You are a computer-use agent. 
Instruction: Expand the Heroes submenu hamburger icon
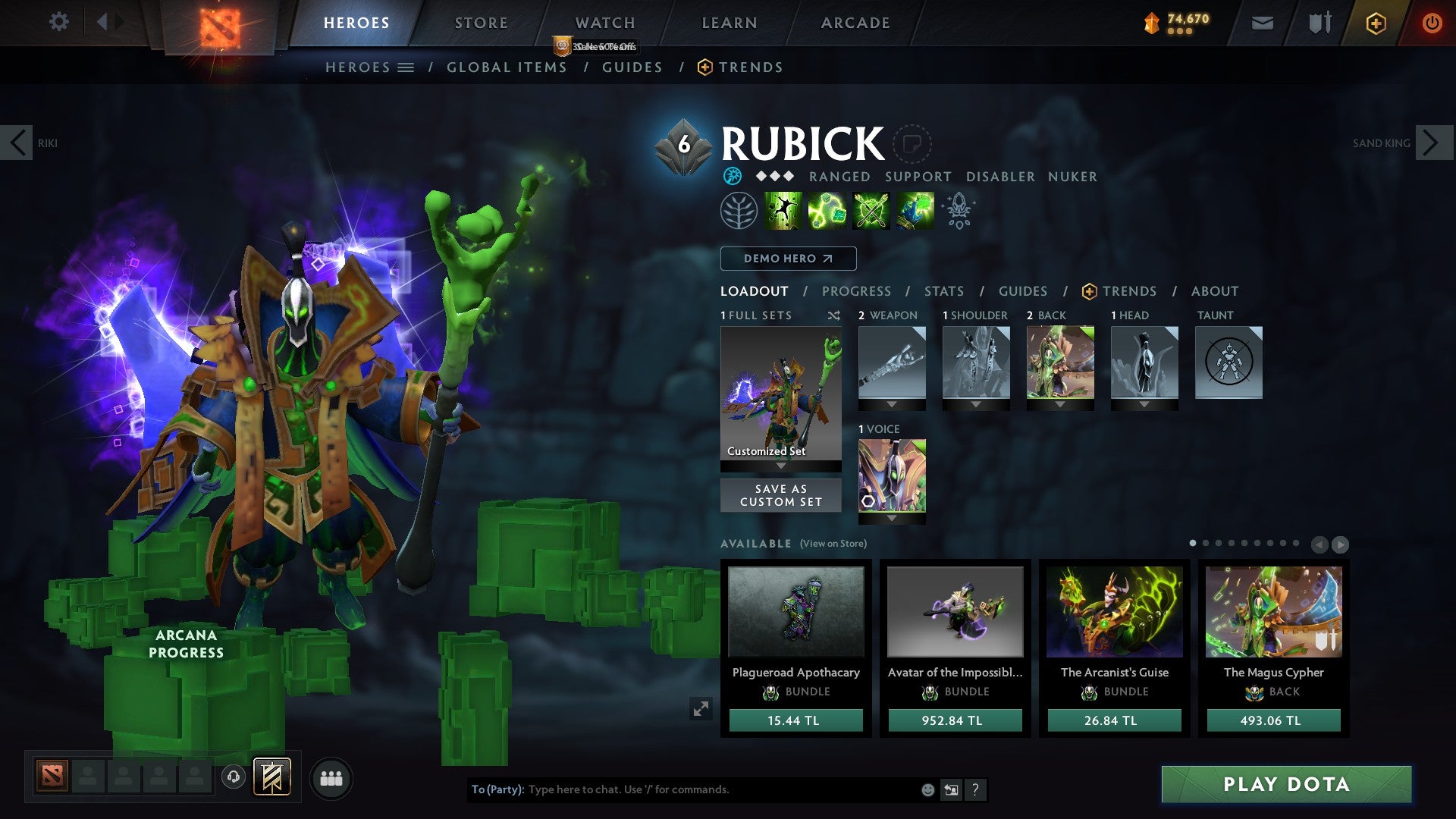coord(406,67)
